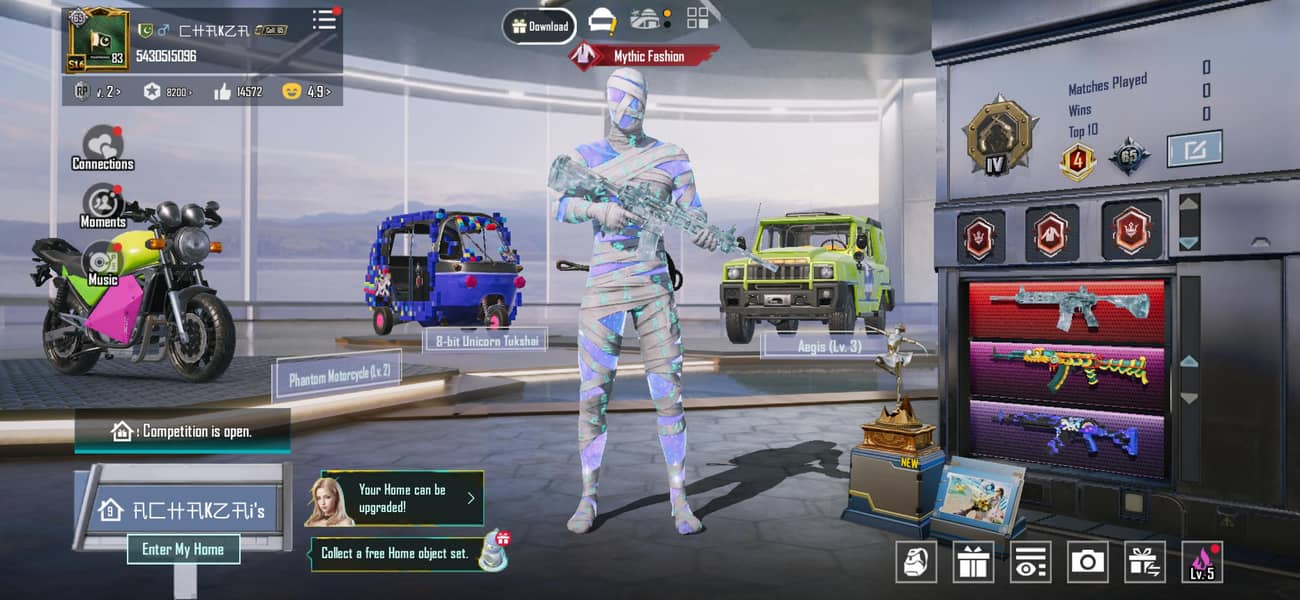
Task: Select the red-background rifle skin thumbnail
Action: click(x=1066, y=309)
